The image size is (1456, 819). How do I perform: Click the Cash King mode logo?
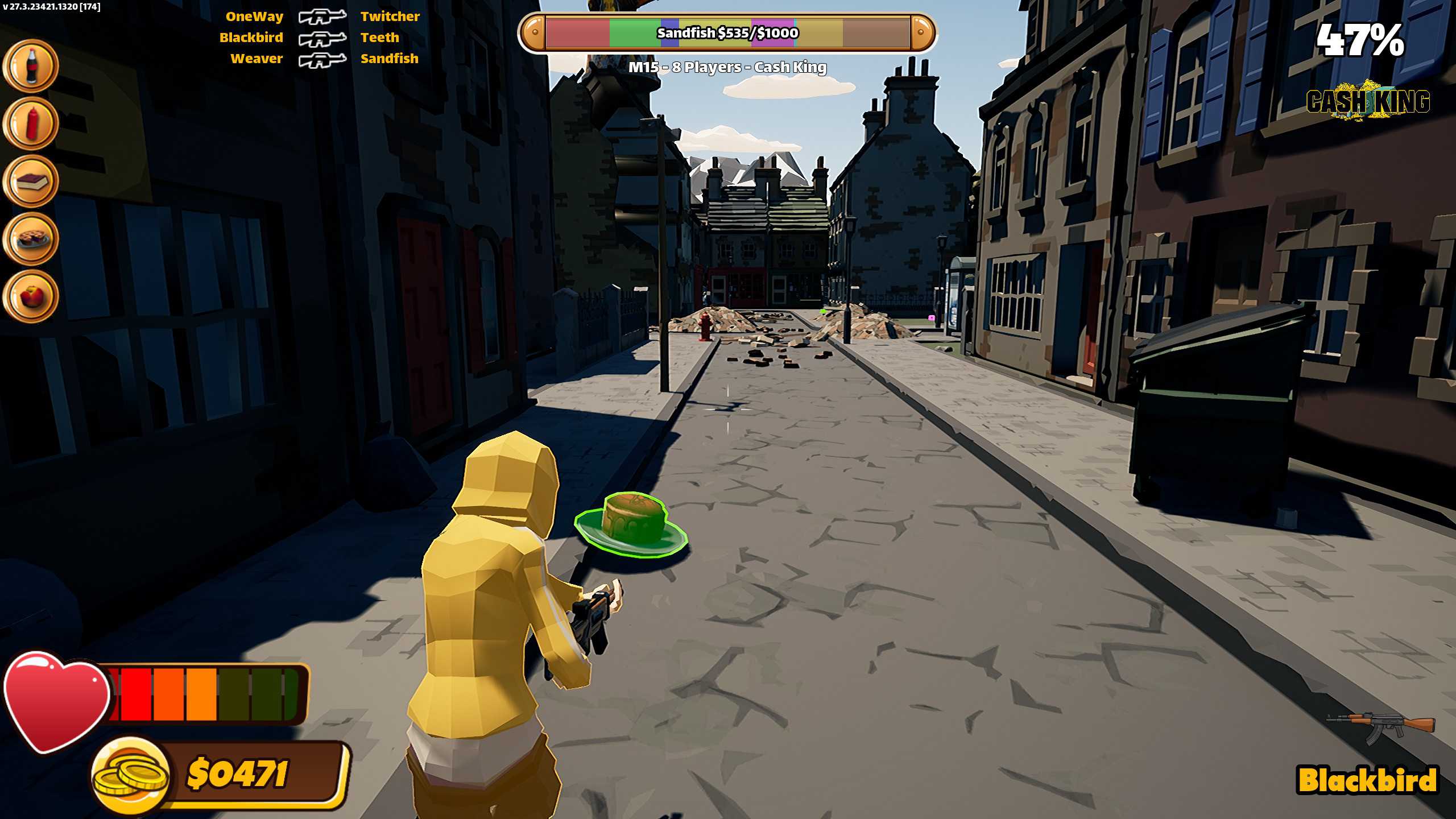click(1368, 101)
